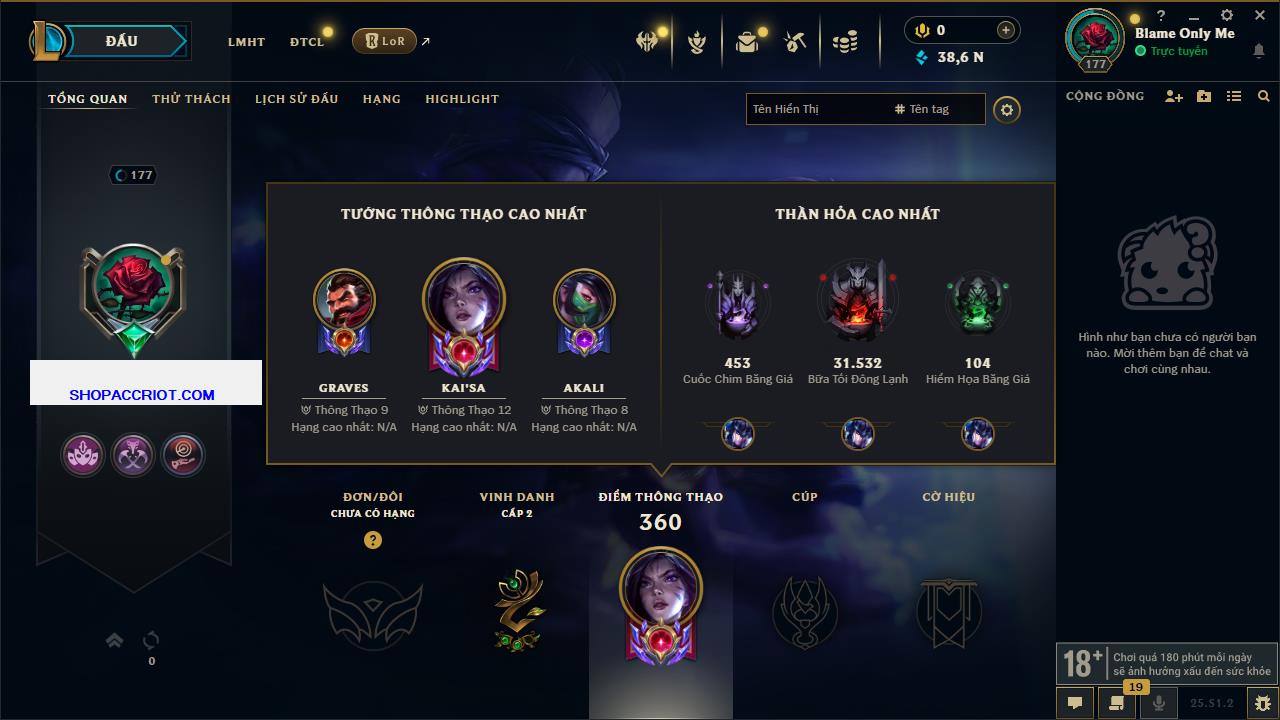
Task: Open the crafting hammer icon
Action: tap(795, 42)
